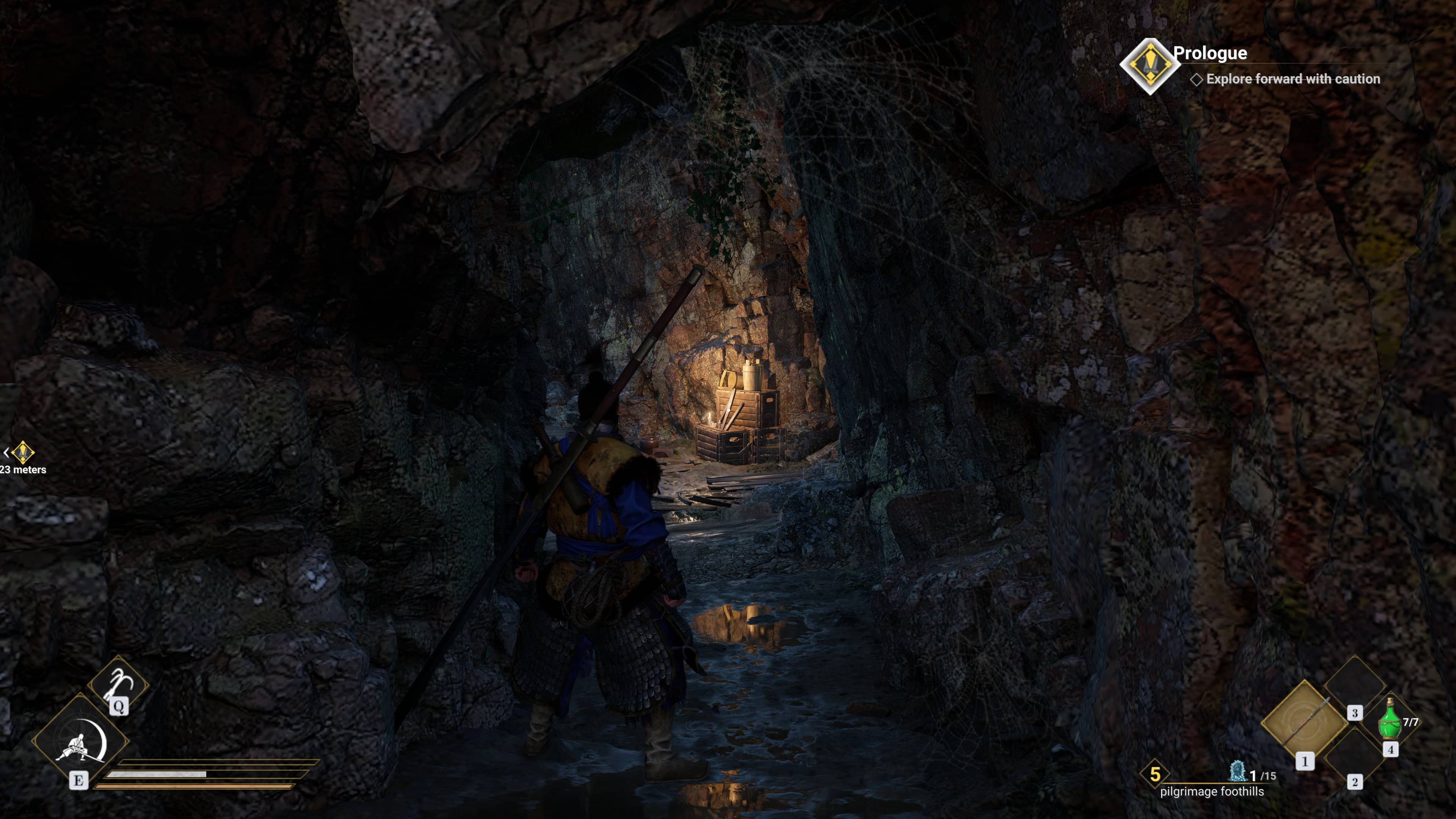
Task: Open the objective "Explore forward with caution"
Action: click(x=1292, y=79)
